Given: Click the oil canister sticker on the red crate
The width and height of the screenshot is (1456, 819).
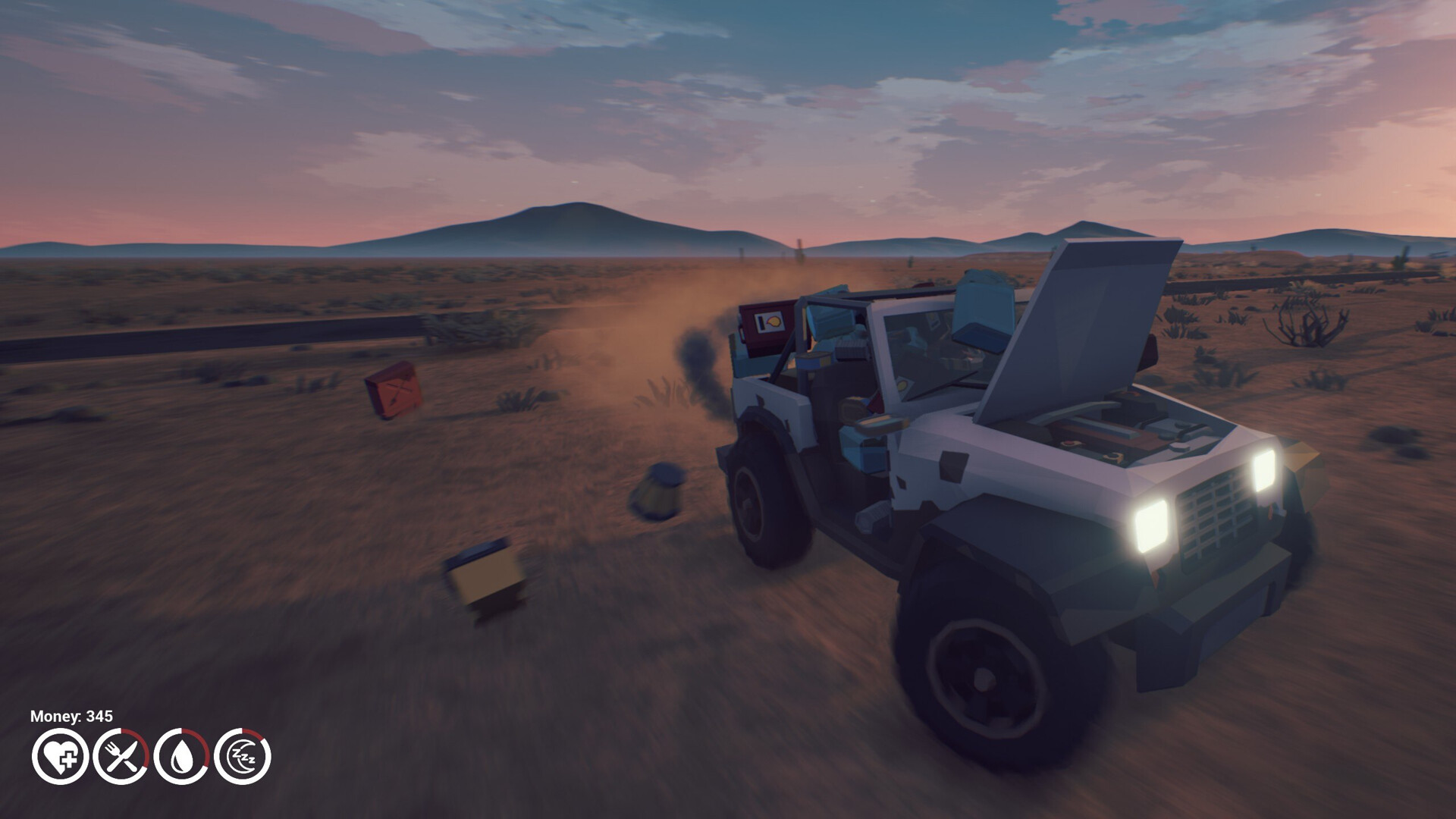Looking at the screenshot, I should (769, 322).
